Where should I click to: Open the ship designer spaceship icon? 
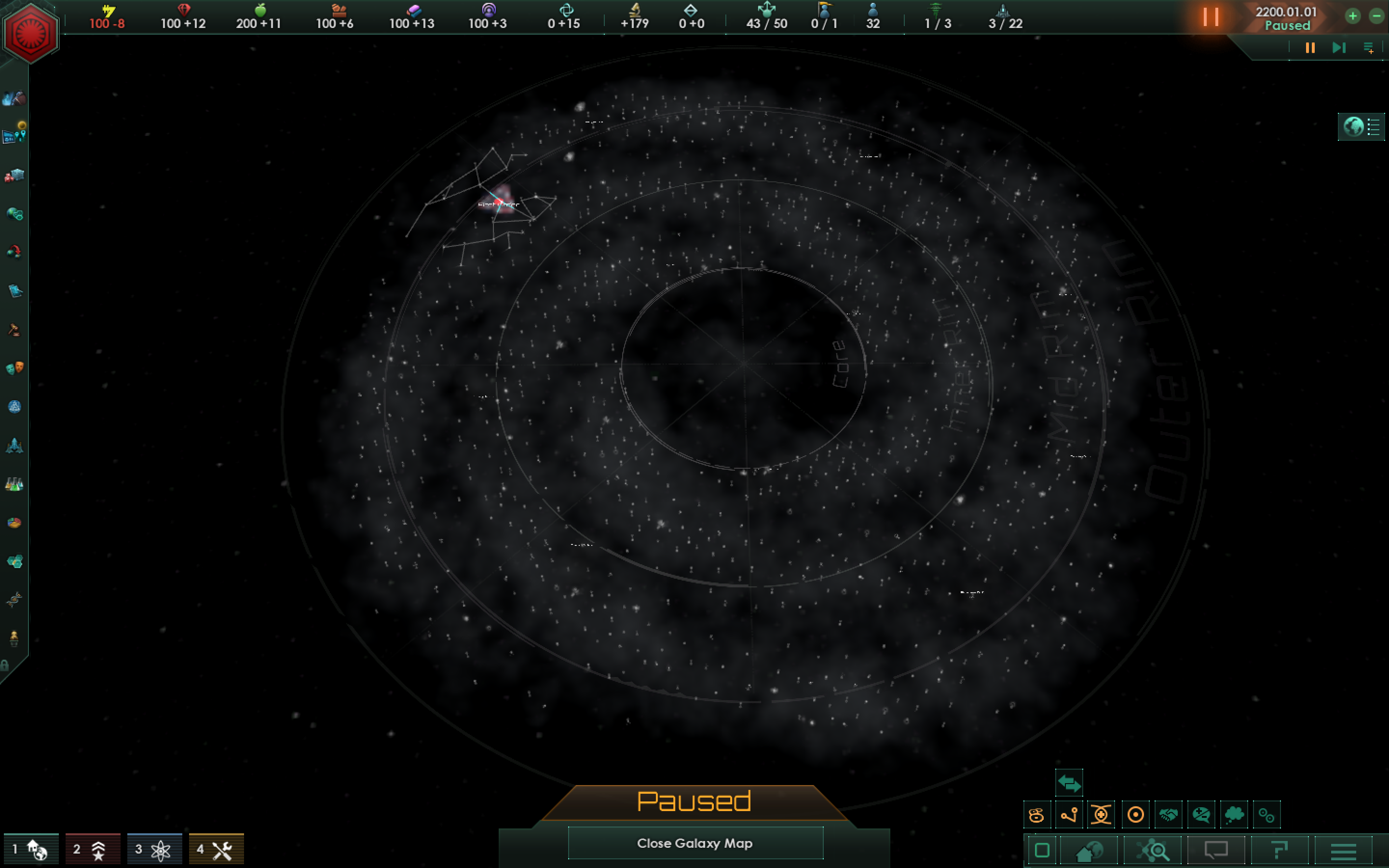pos(15,447)
